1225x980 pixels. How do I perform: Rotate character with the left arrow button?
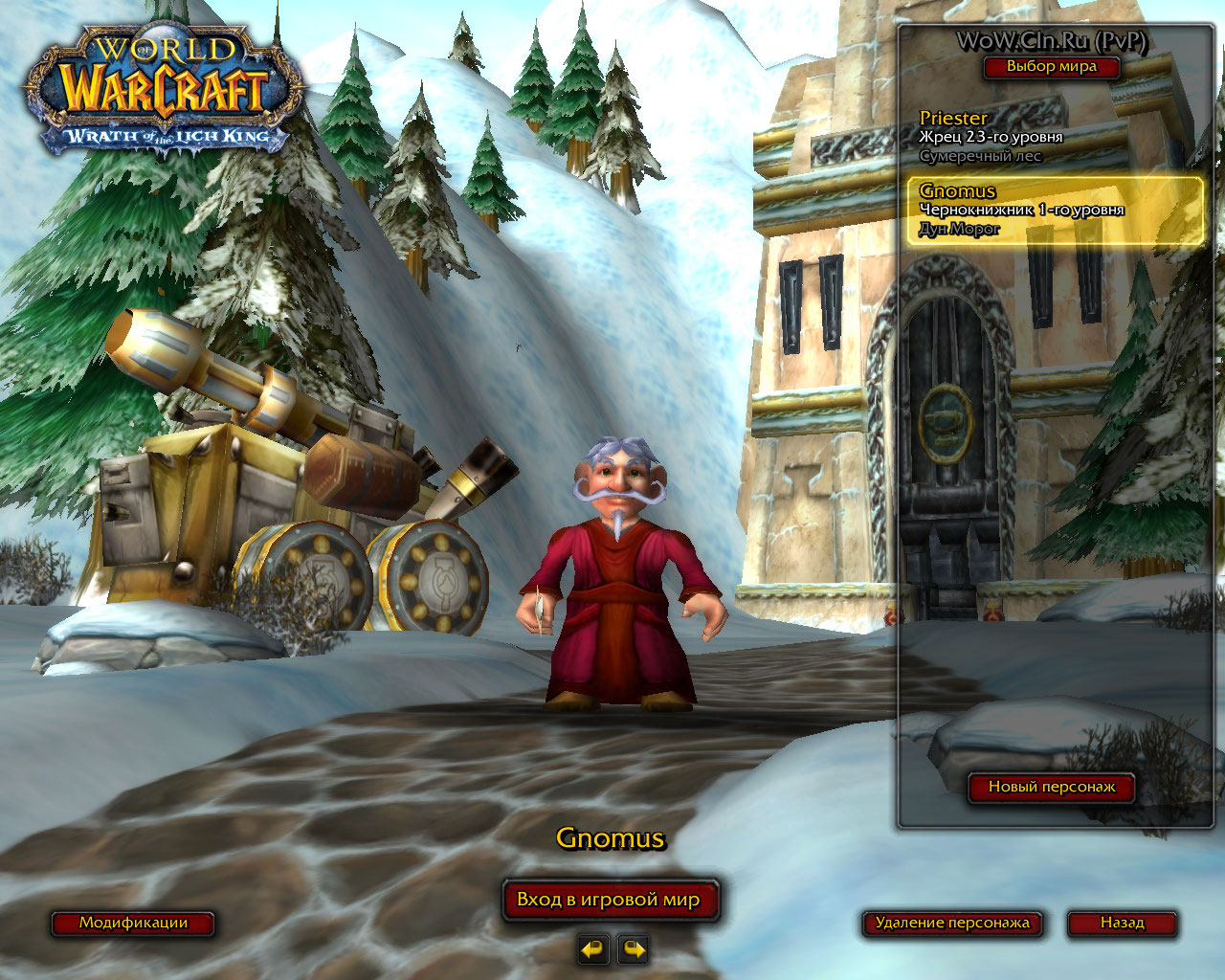(593, 949)
